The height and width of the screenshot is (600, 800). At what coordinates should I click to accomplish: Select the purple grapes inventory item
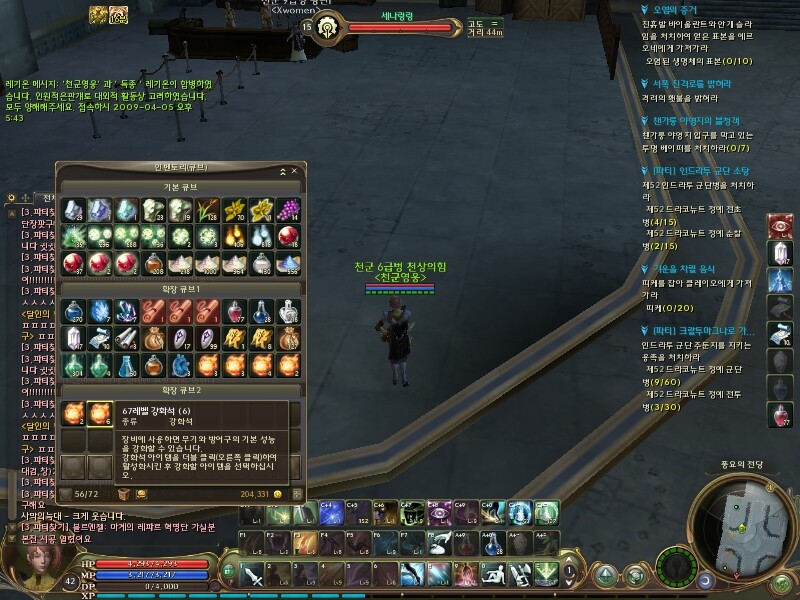click(x=288, y=210)
